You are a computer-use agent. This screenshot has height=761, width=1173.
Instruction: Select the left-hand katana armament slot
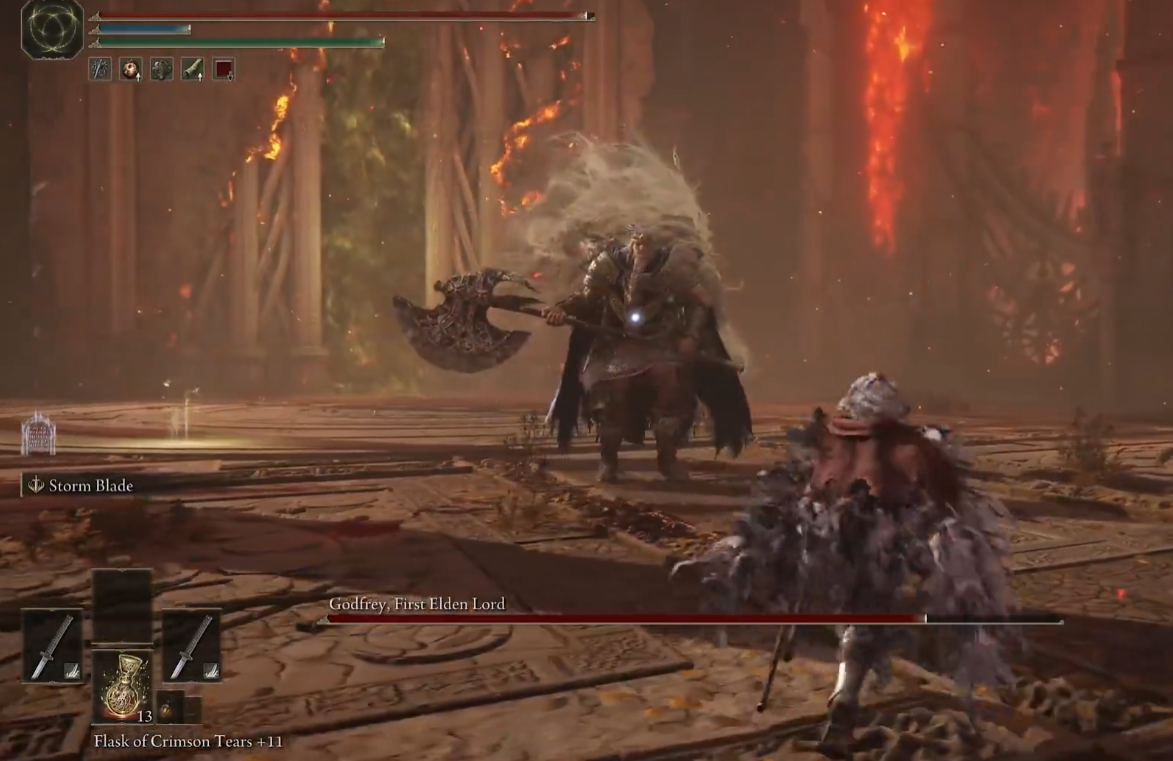coord(52,646)
